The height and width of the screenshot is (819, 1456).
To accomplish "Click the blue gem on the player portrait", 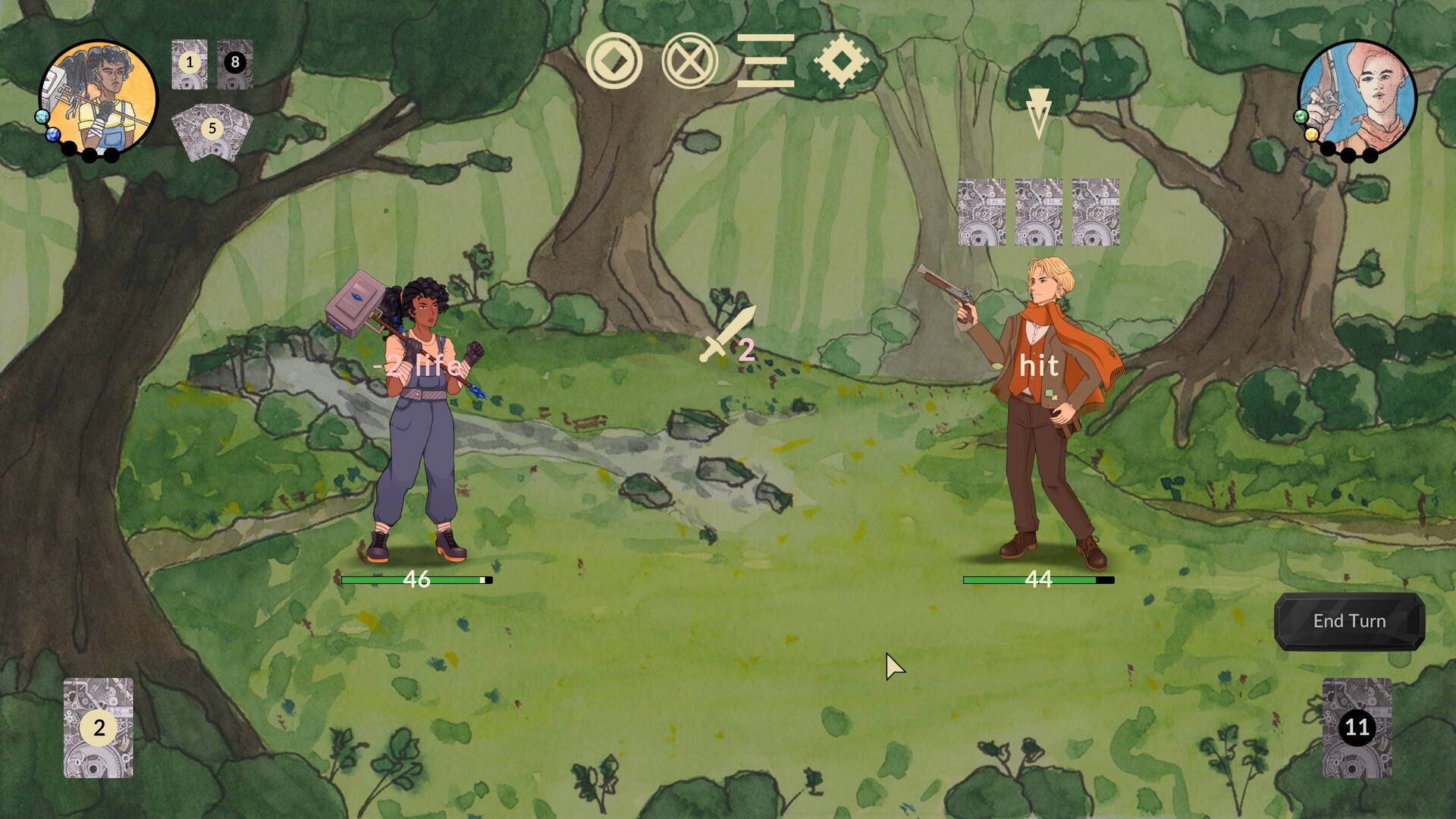I will [53, 135].
